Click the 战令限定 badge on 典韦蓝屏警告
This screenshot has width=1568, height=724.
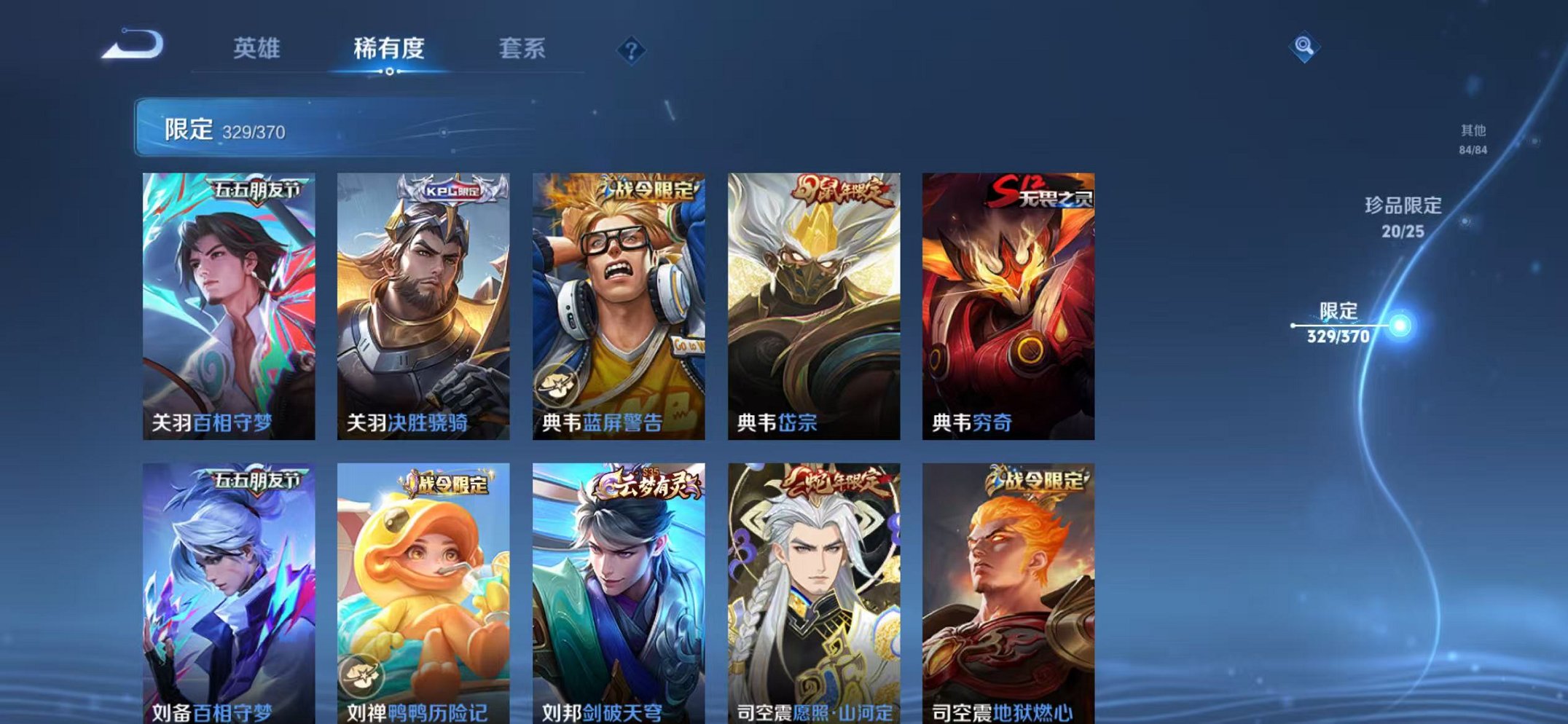click(639, 188)
